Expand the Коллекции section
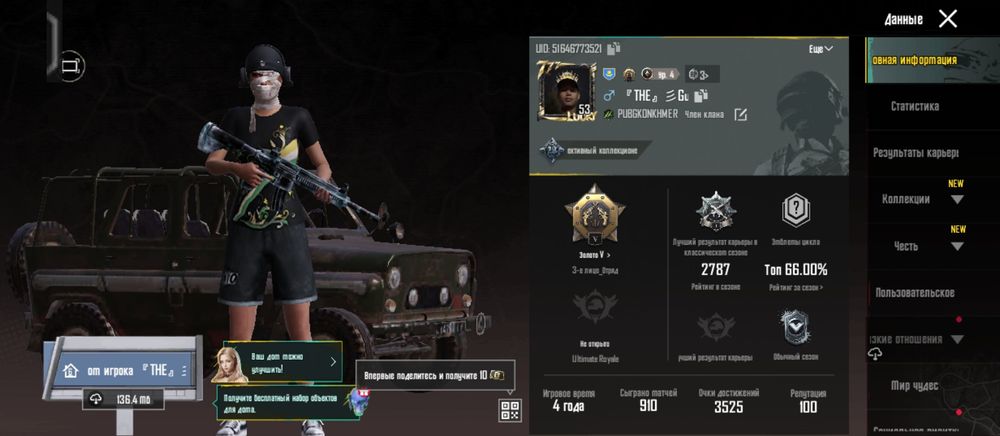The image size is (1000, 436). click(957, 199)
